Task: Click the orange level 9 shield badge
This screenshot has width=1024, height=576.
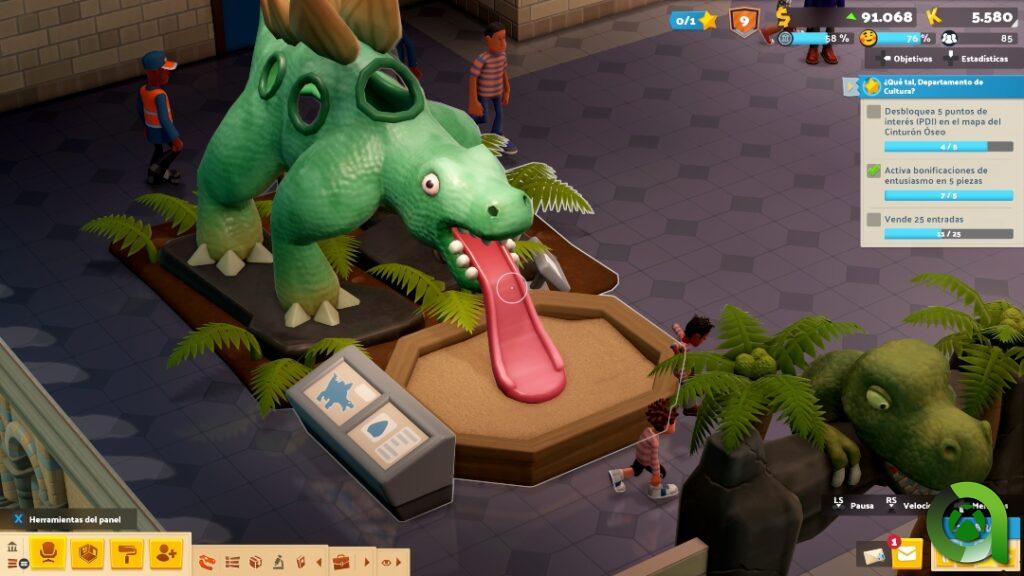Action: pyautogui.click(x=743, y=20)
